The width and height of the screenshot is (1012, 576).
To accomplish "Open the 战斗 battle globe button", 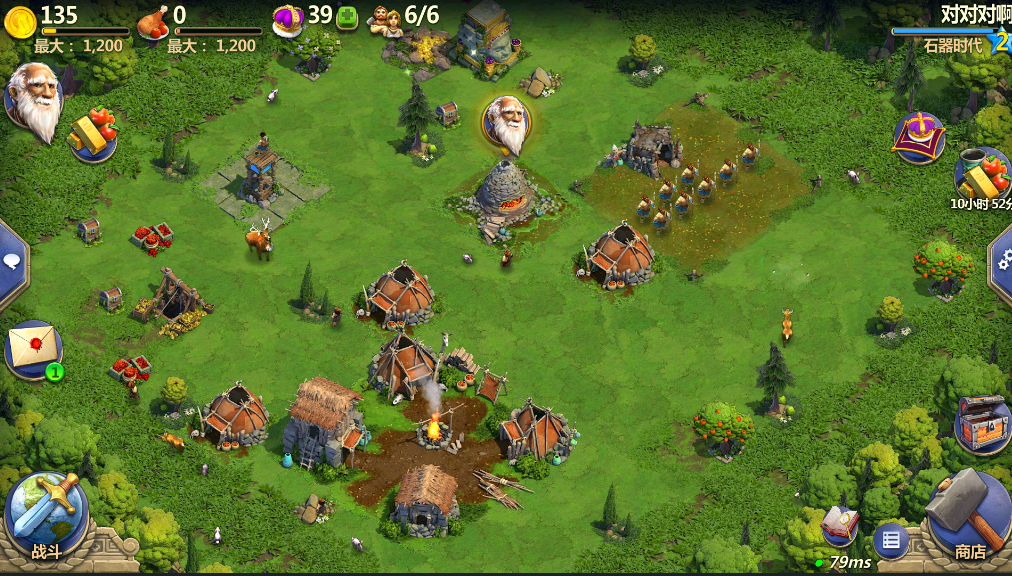I will pyautogui.click(x=45, y=515).
